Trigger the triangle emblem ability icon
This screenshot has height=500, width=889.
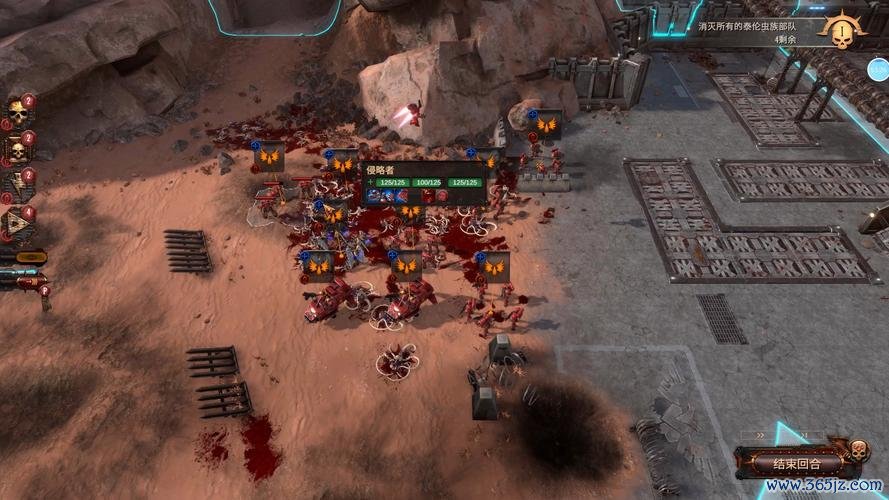[x=17, y=222]
